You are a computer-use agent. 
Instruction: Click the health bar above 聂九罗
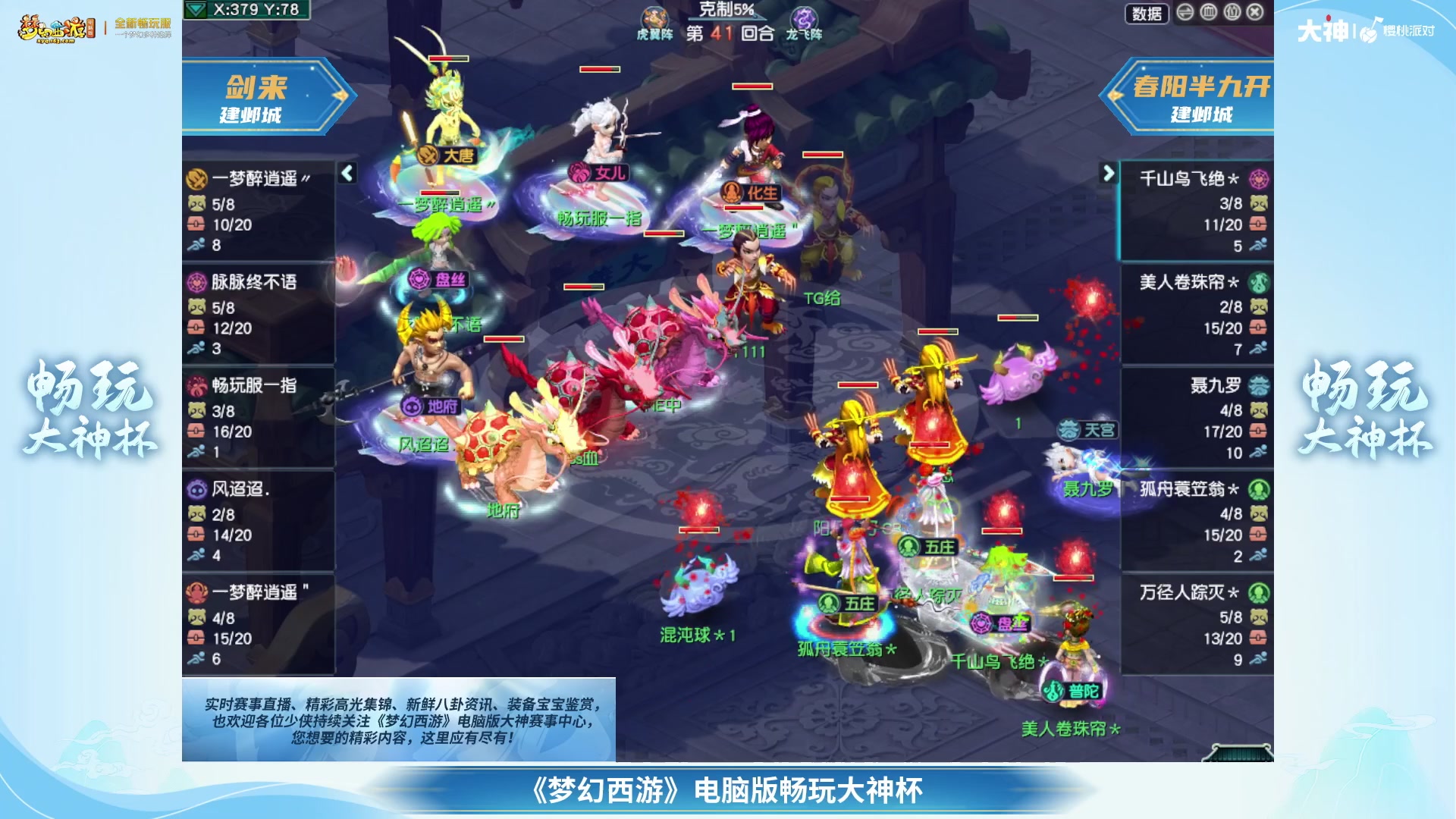1018,318
